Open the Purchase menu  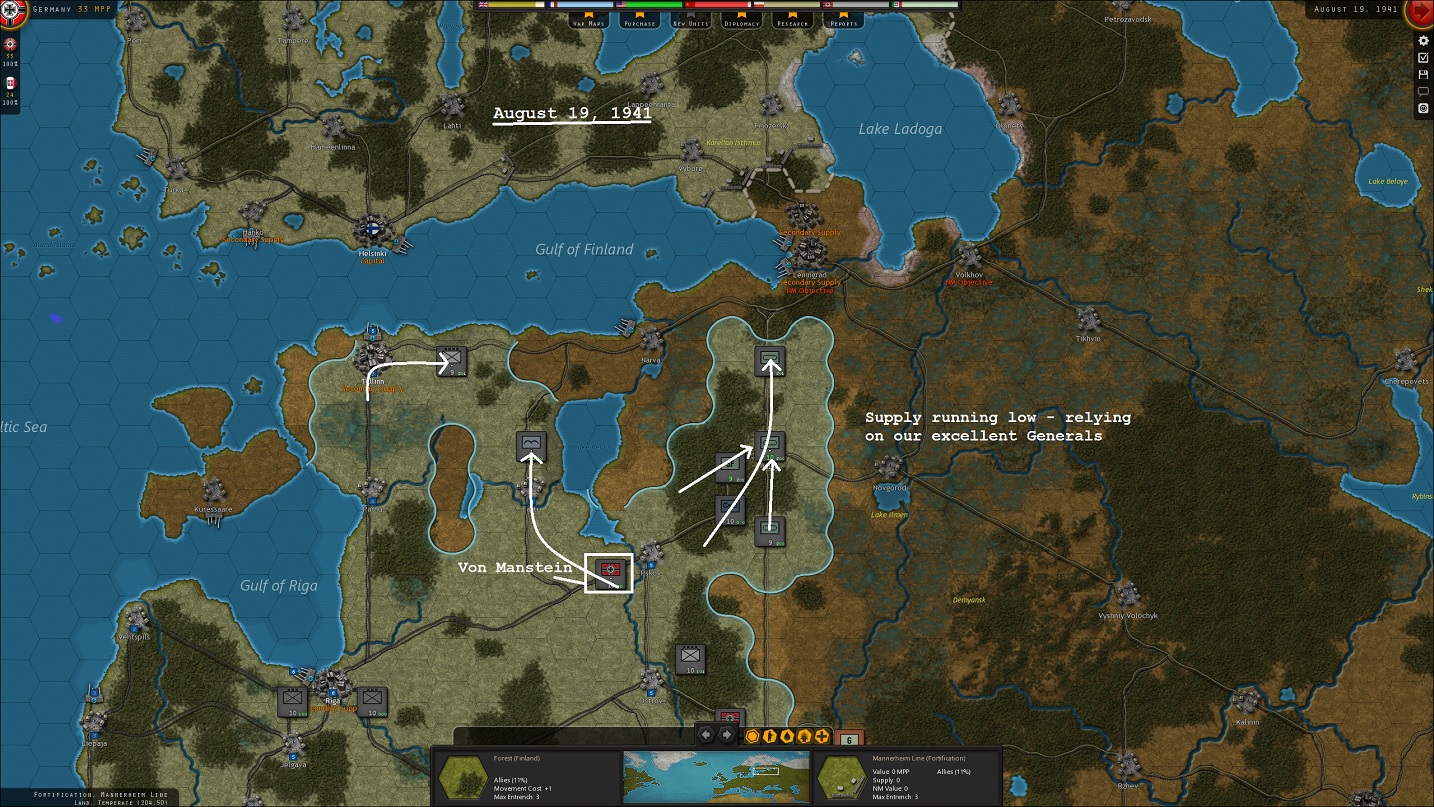(x=639, y=22)
